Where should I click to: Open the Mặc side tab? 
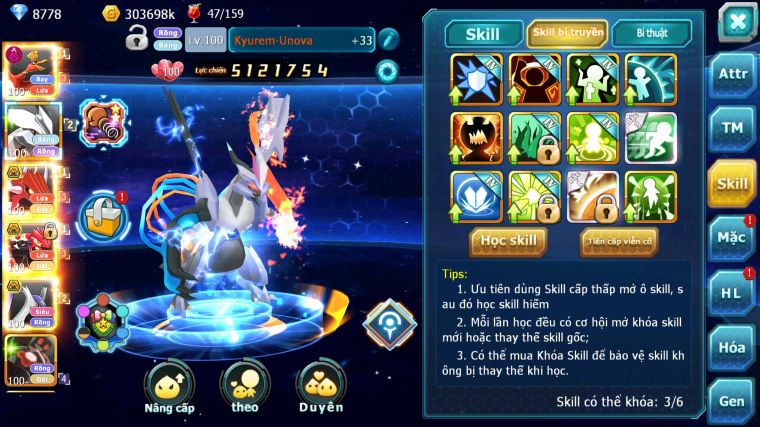(732, 237)
